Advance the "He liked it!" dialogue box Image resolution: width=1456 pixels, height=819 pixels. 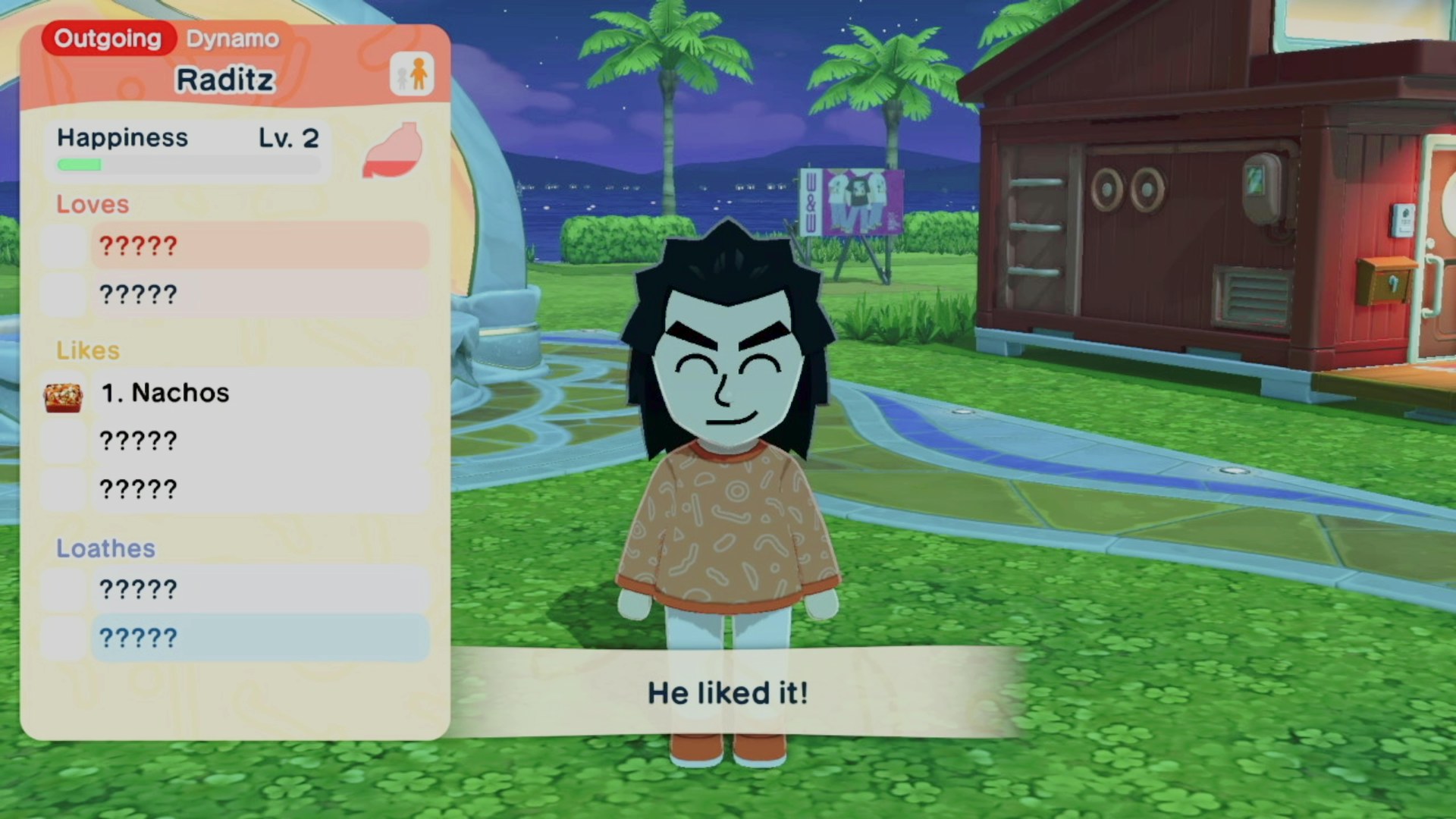[x=728, y=692]
